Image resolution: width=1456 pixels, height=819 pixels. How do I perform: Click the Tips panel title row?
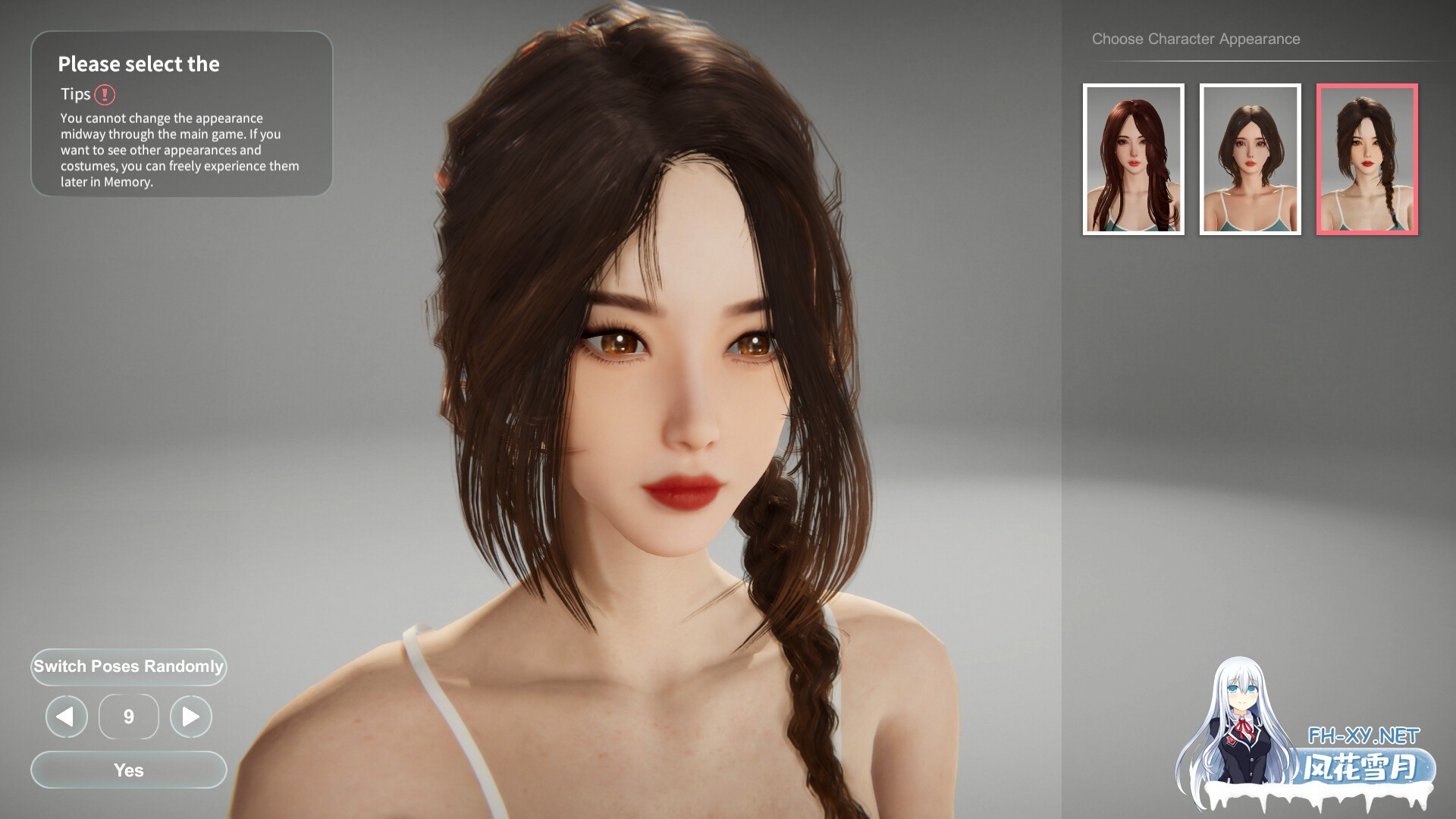pos(83,94)
